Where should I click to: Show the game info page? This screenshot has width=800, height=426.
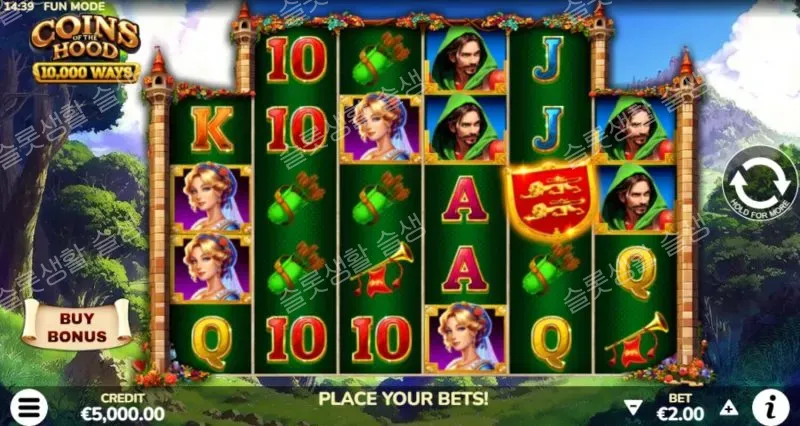(769, 406)
